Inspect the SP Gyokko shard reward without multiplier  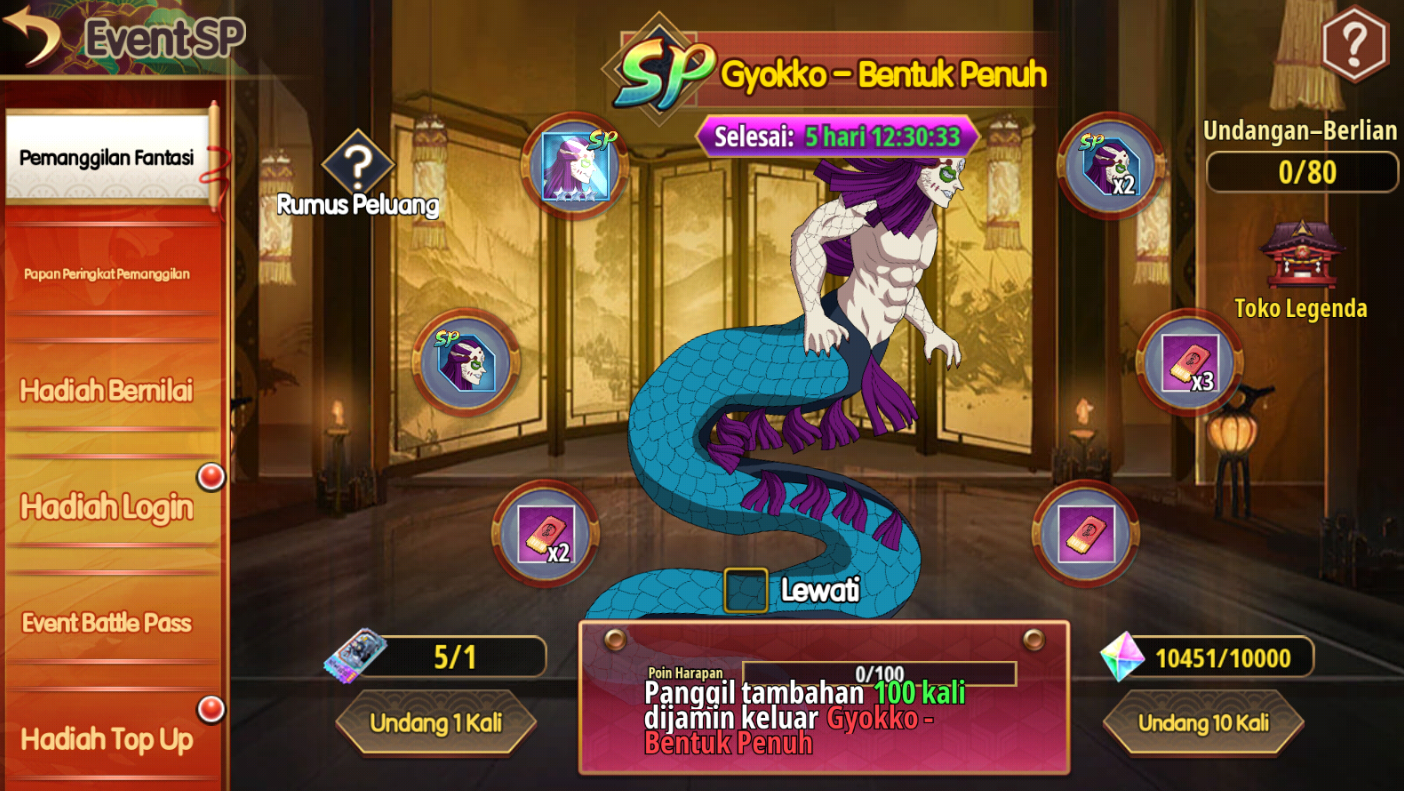tap(466, 362)
